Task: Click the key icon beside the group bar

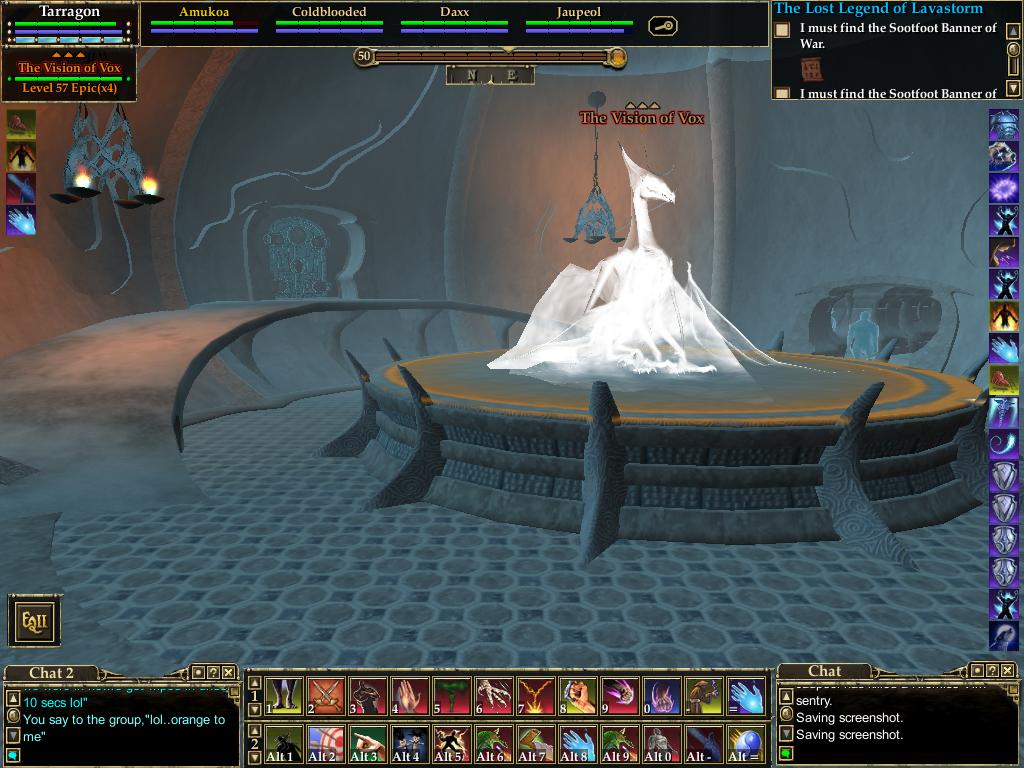Action: pyautogui.click(x=662, y=26)
